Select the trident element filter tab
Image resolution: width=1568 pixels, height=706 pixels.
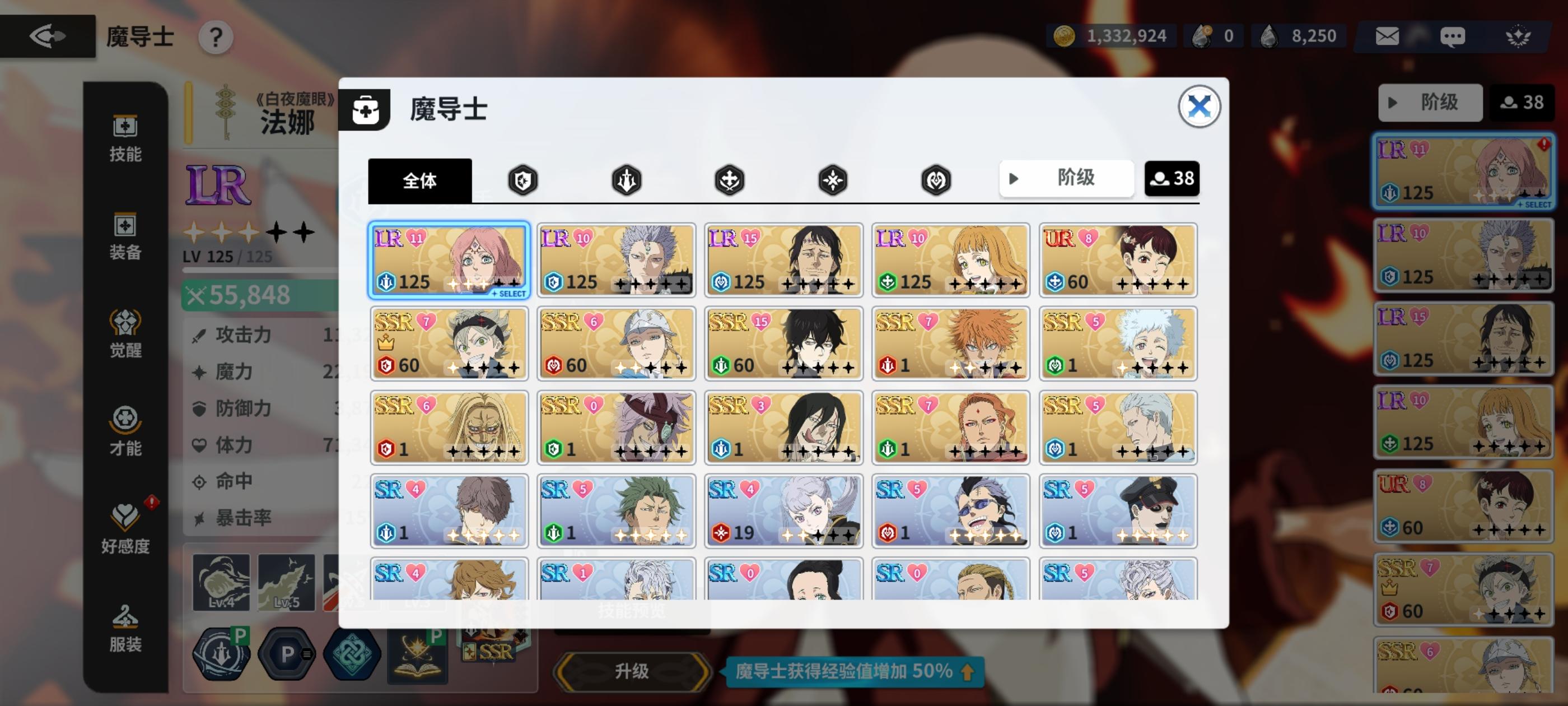(x=626, y=180)
